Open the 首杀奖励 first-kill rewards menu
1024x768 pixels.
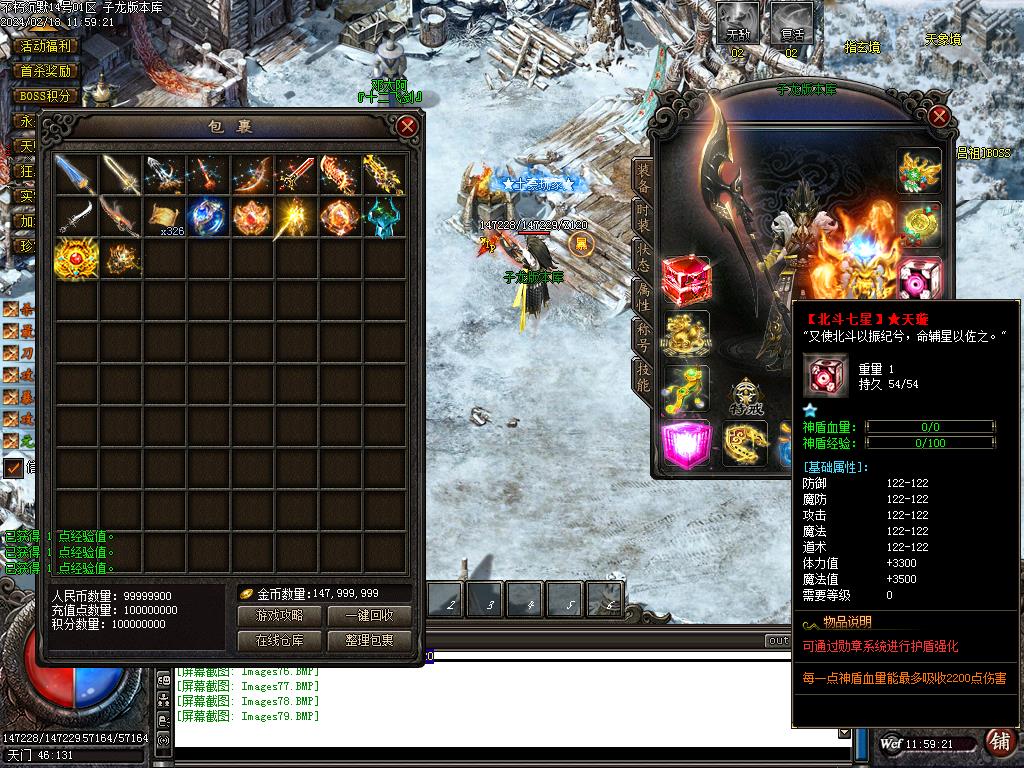(45, 71)
